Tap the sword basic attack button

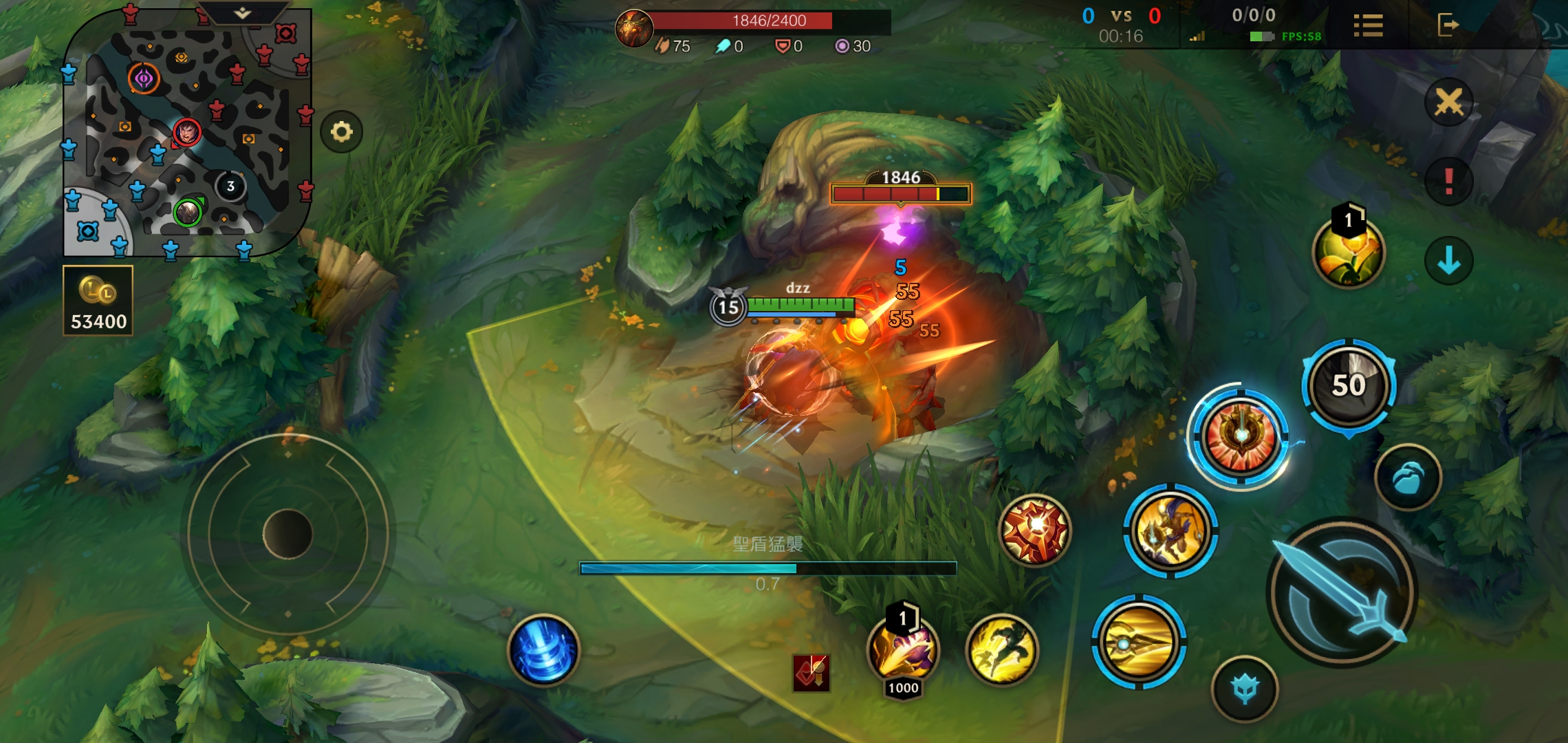pyautogui.click(x=1341, y=593)
